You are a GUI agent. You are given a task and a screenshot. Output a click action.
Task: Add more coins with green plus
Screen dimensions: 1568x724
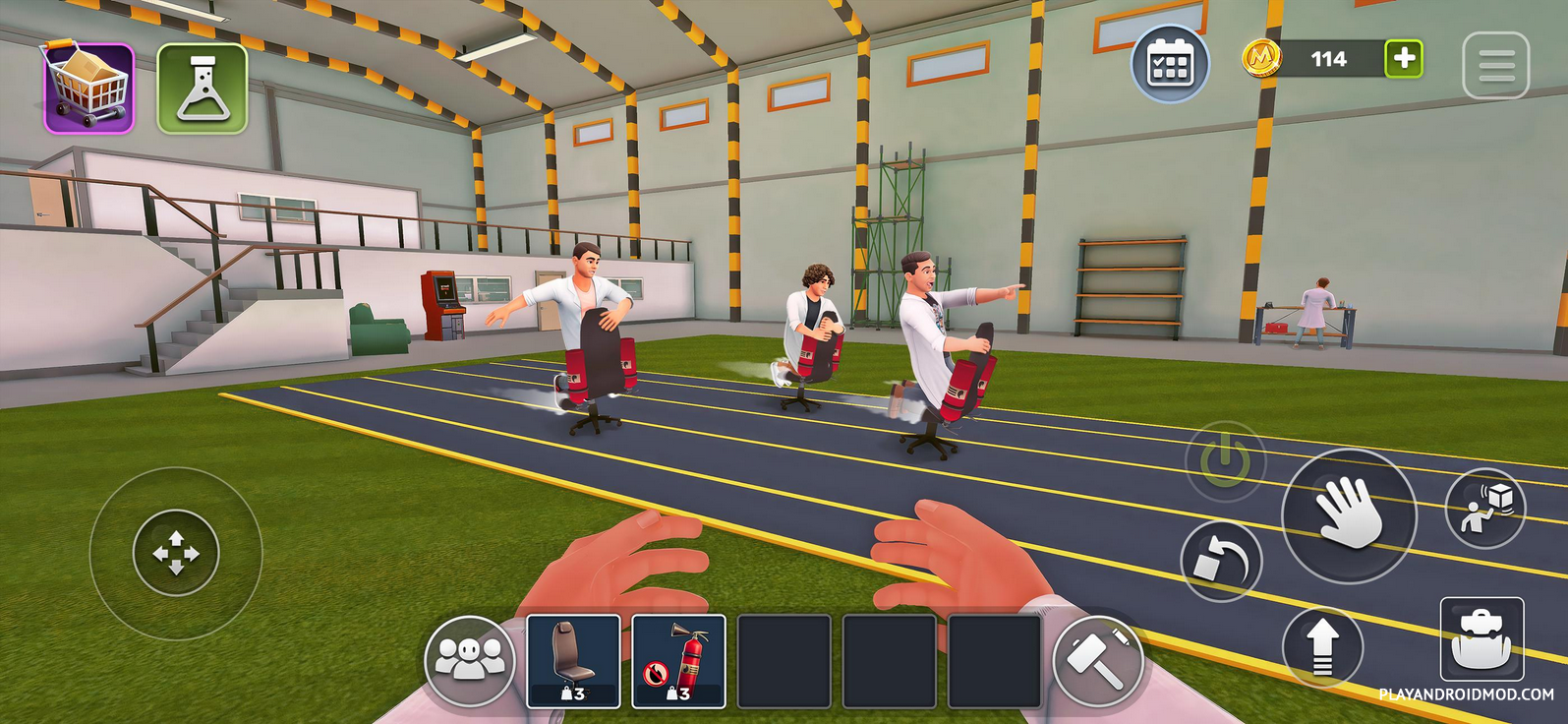(x=1404, y=59)
